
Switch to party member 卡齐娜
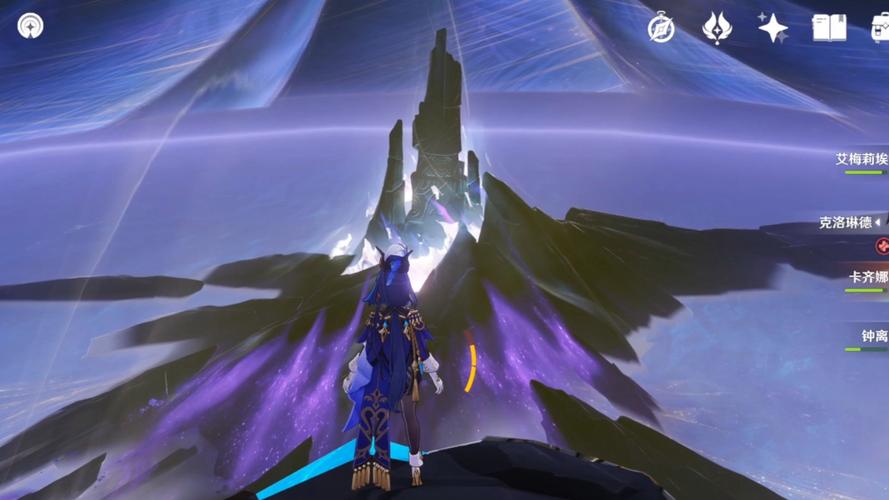(866, 278)
